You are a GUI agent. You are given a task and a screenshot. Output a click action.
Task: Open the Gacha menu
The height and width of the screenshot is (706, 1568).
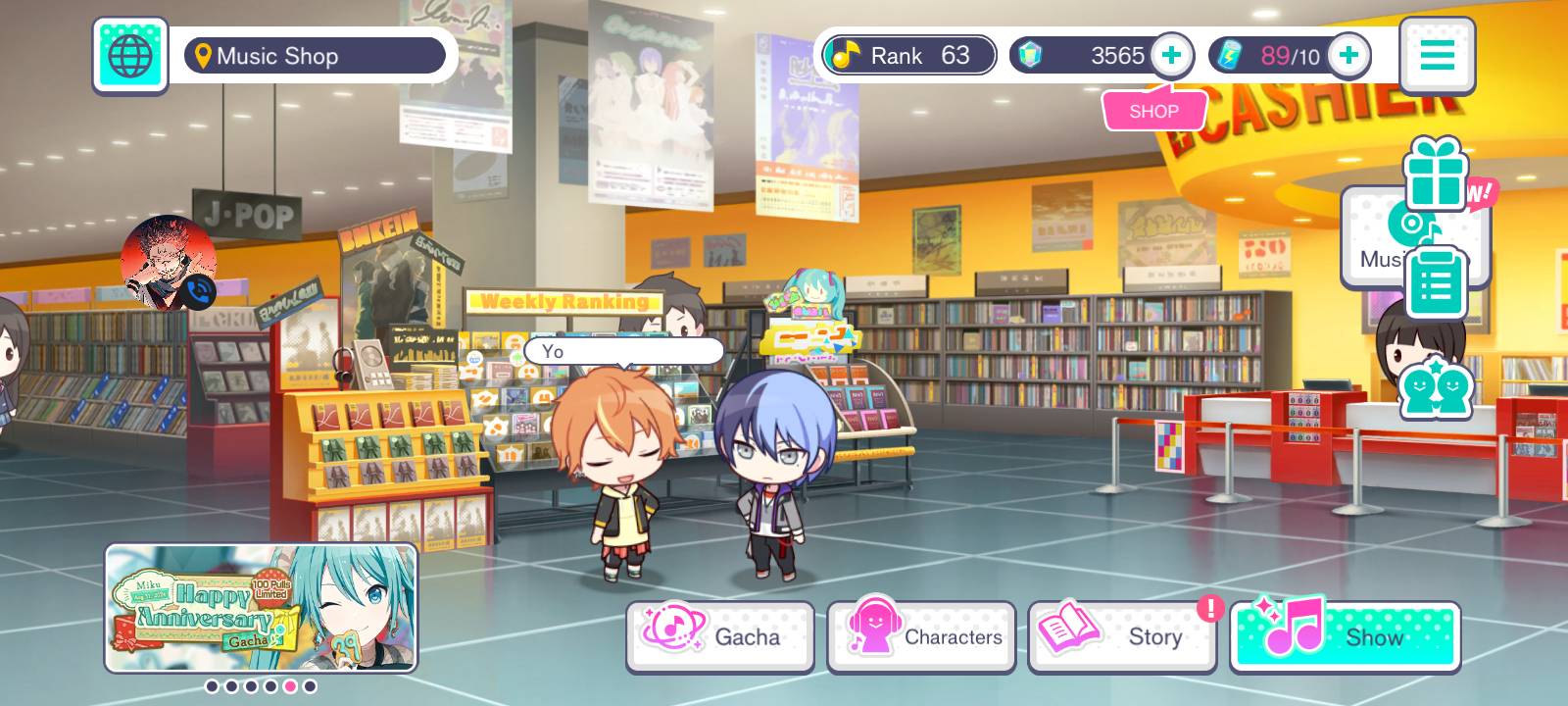point(720,636)
